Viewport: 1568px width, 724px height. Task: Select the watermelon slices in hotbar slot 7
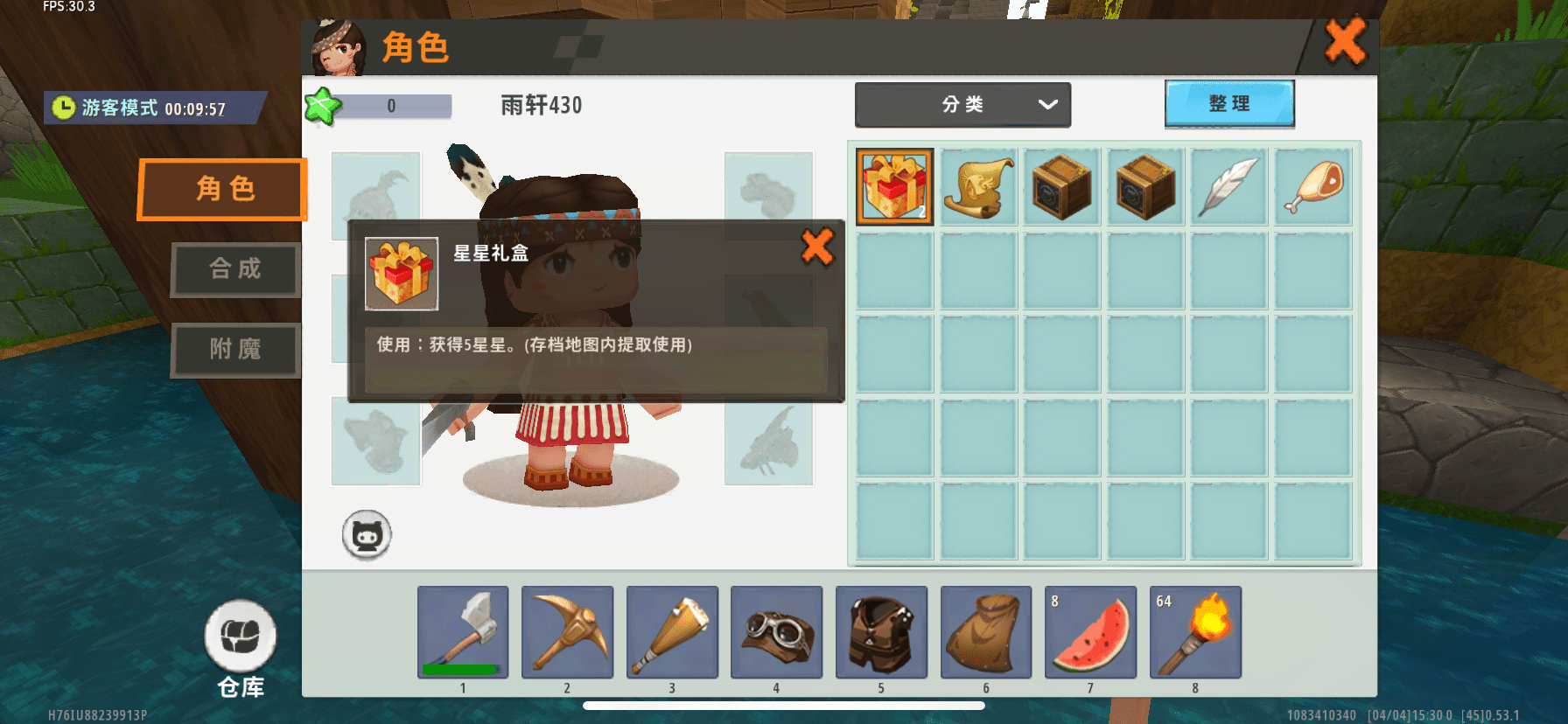click(x=1090, y=632)
